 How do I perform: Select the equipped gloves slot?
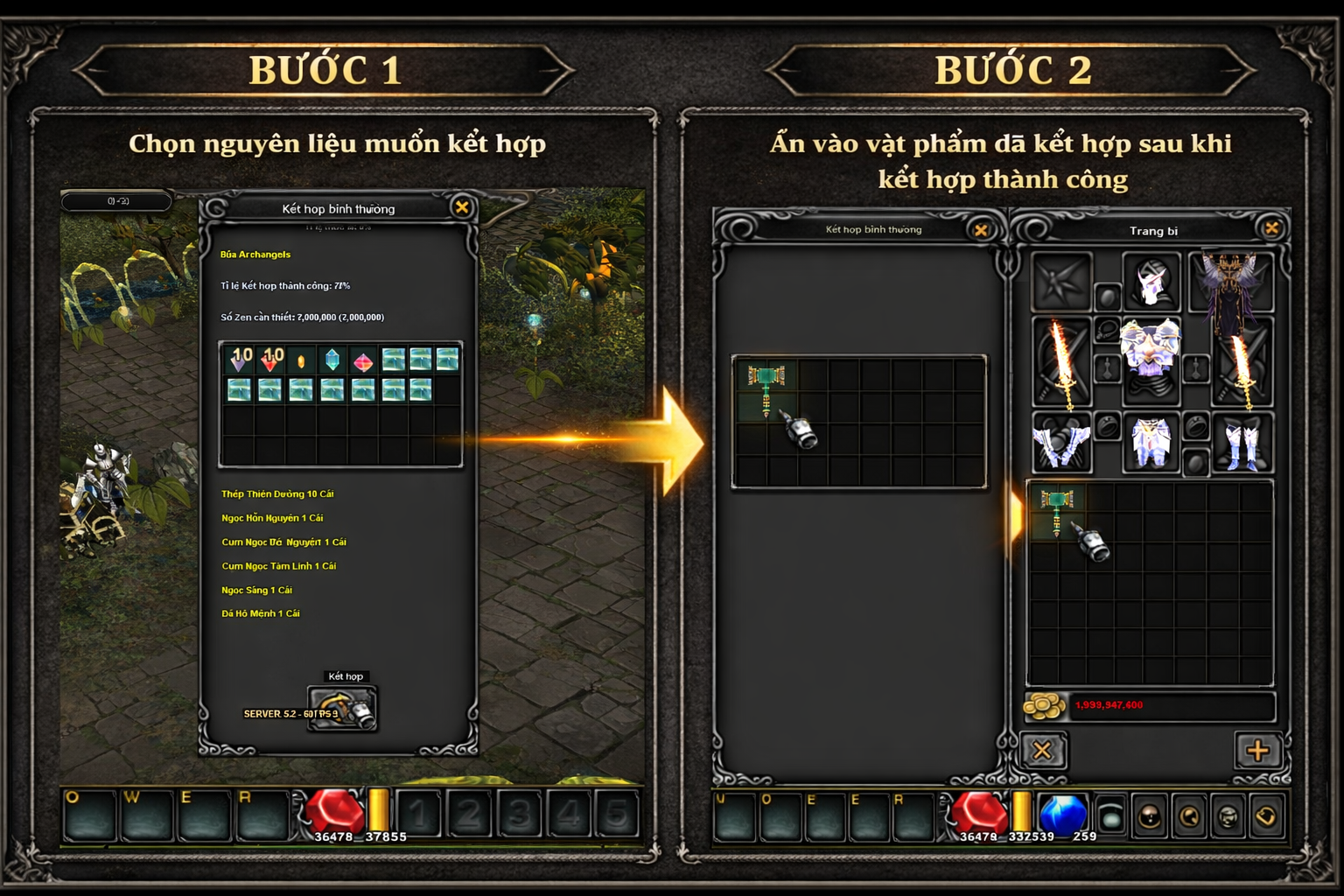[1062, 442]
